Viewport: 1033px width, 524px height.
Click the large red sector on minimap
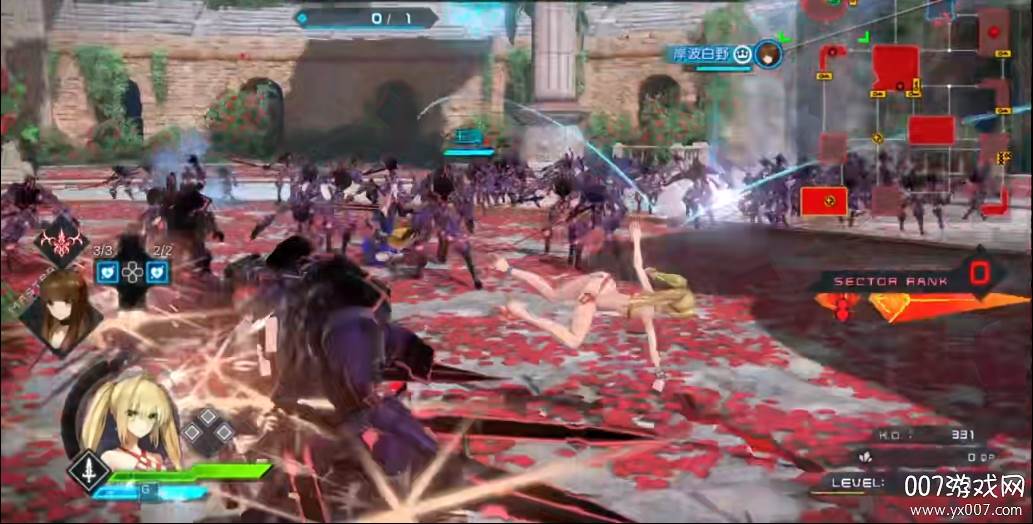coord(894,66)
